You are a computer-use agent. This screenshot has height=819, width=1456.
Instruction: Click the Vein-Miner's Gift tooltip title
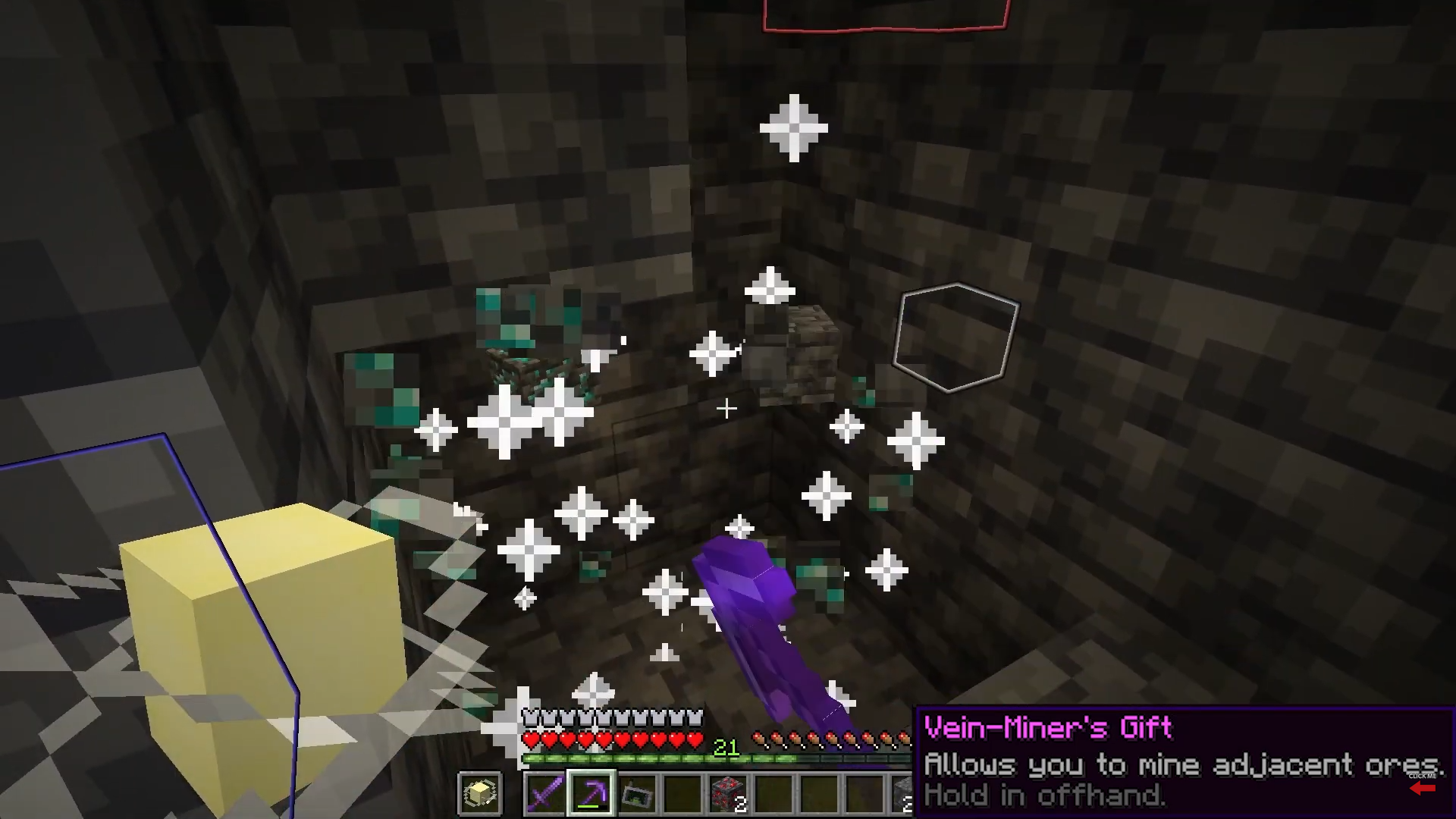coord(1046,726)
